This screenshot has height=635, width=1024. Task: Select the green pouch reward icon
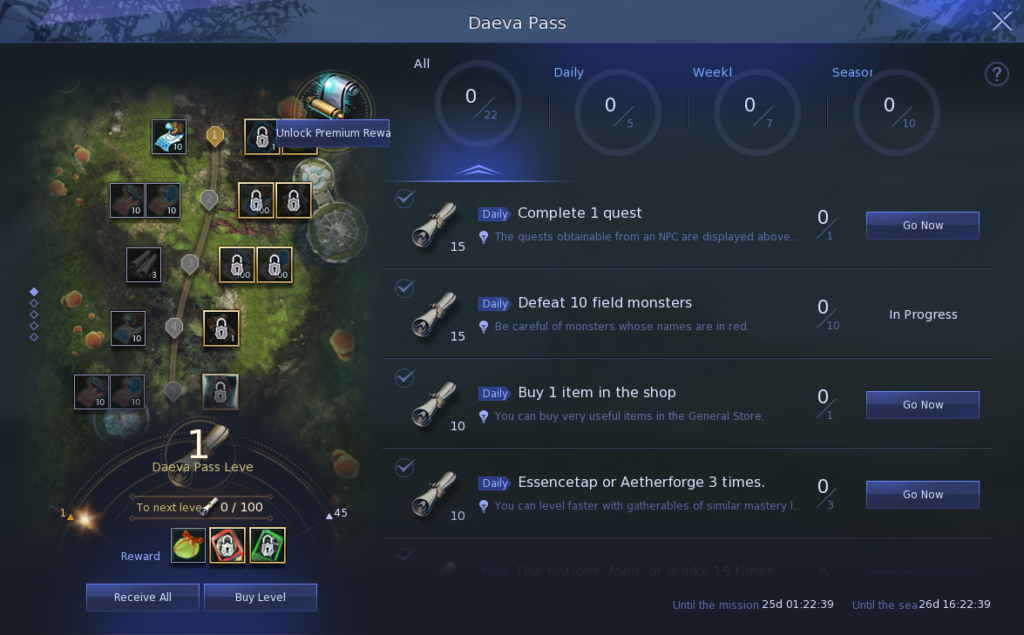188,546
